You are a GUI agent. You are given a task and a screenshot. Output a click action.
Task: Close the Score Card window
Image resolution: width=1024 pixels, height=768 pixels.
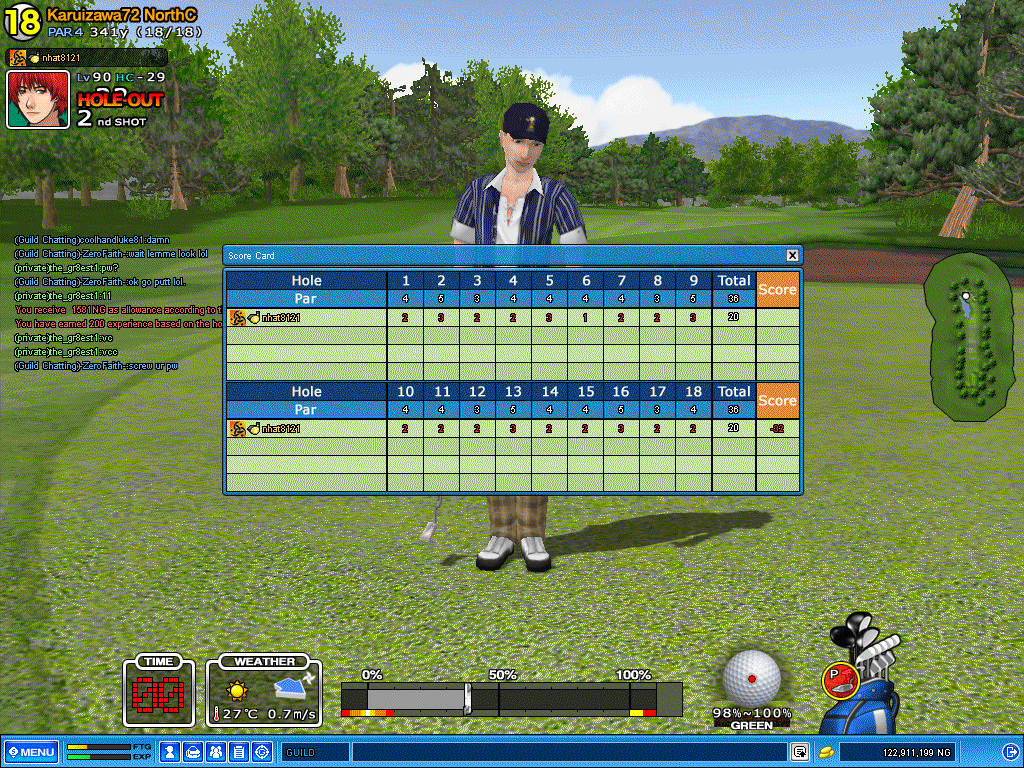tap(792, 255)
